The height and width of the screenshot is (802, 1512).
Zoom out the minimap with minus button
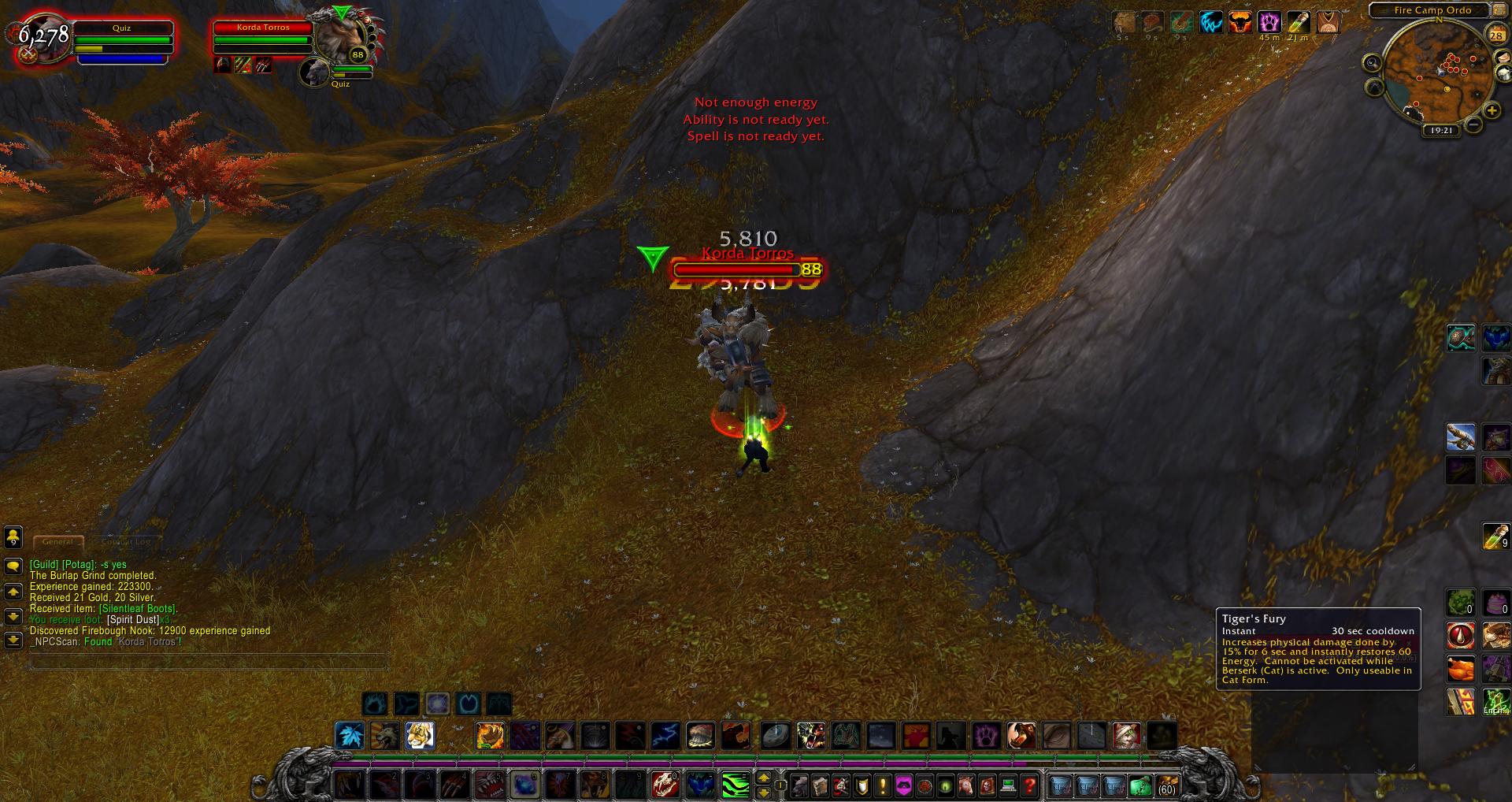[1473, 124]
